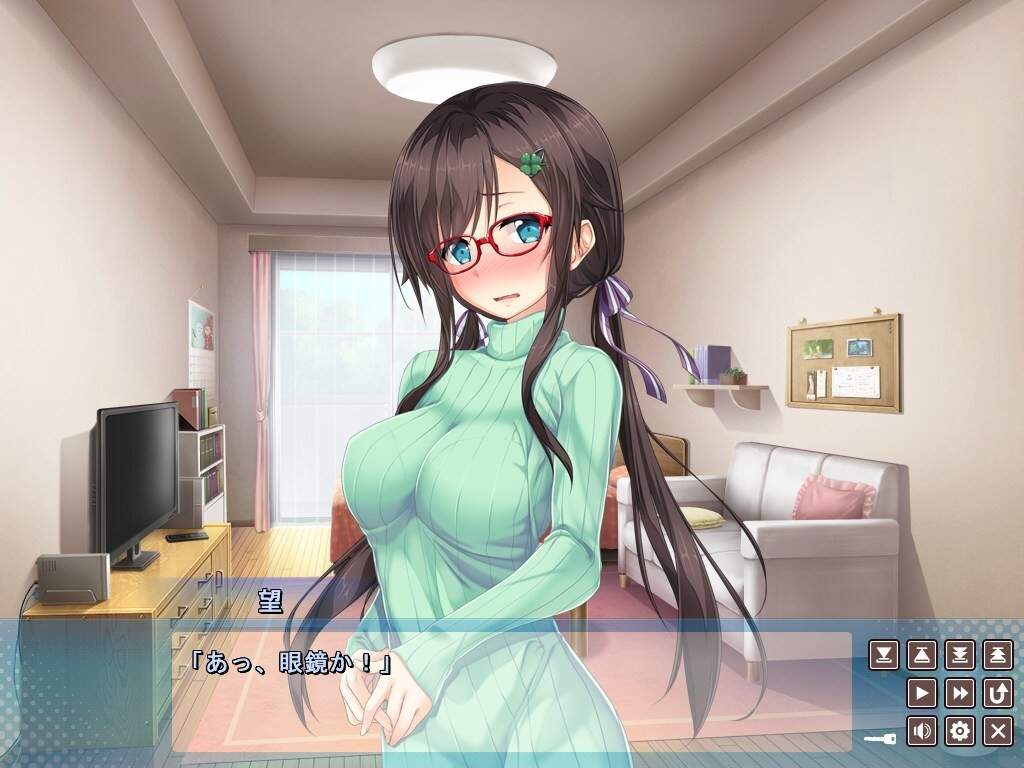Click the double up-arrow quick load icon
This screenshot has height=768, width=1024.
tap(997, 655)
